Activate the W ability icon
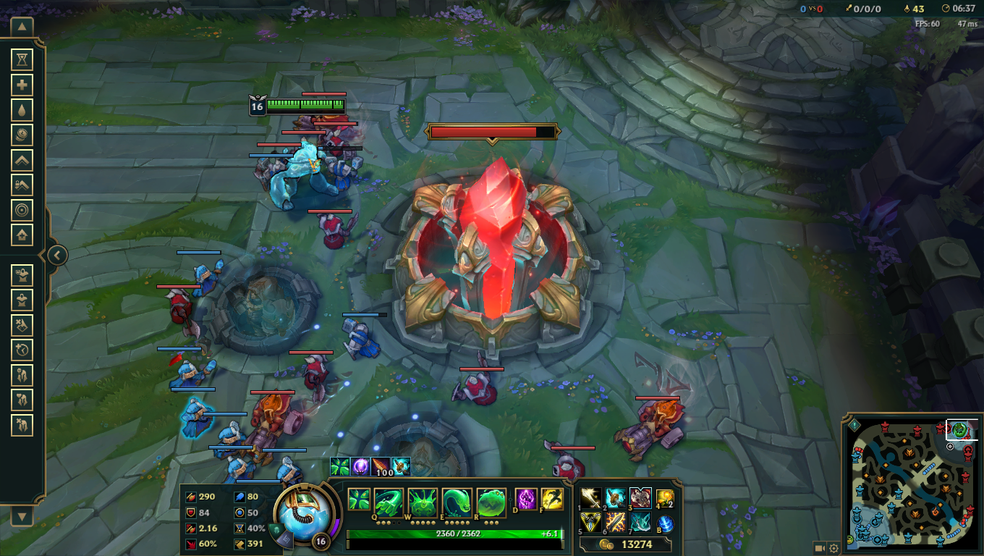The width and height of the screenshot is (984, 556). (422, 500)
